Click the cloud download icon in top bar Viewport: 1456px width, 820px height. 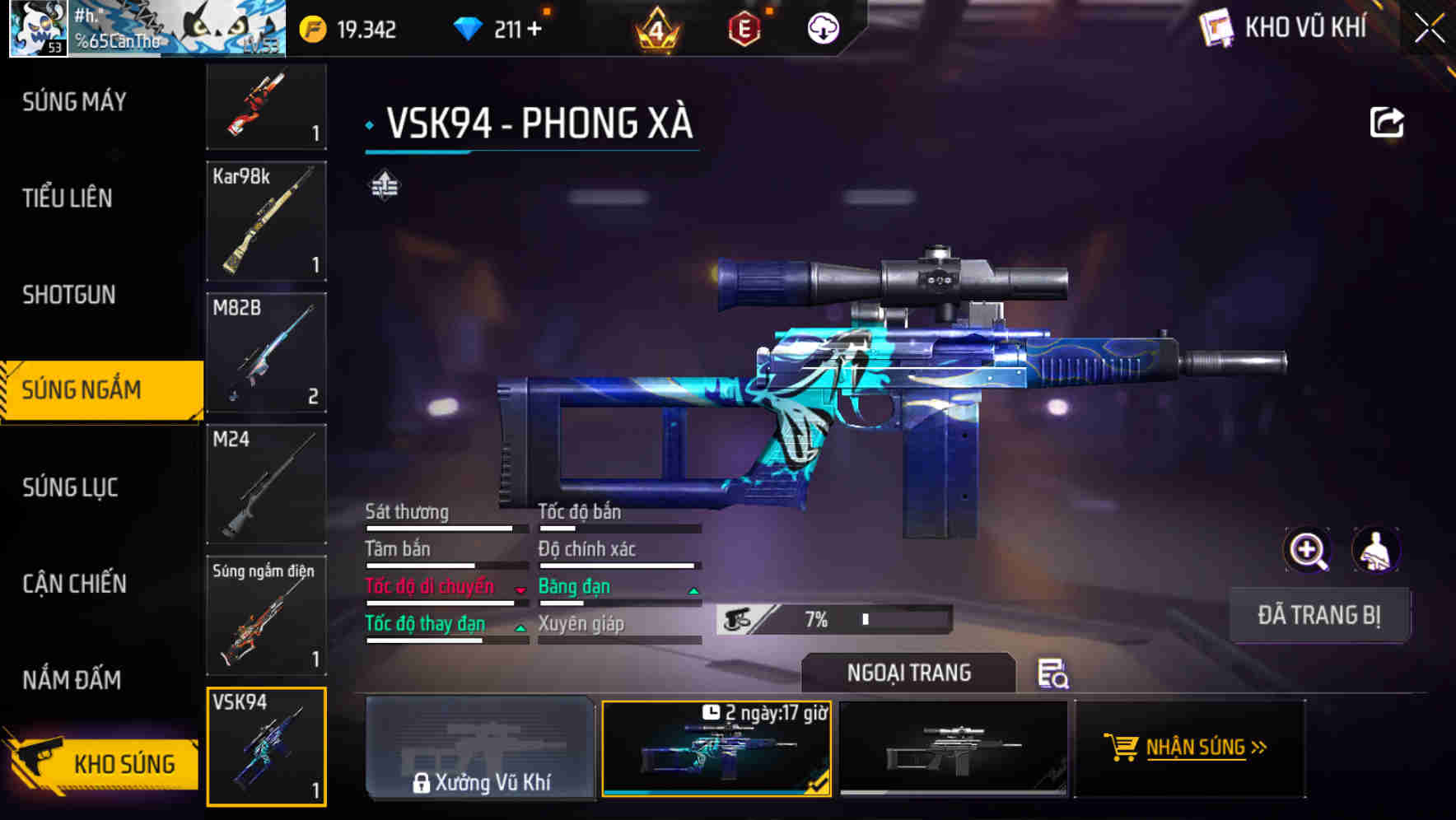point(824,29)
